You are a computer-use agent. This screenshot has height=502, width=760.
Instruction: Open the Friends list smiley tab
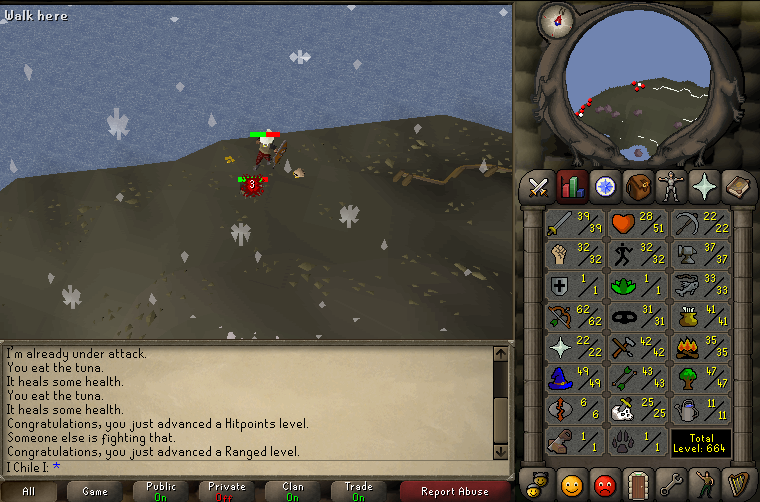[x=572, y=484]
